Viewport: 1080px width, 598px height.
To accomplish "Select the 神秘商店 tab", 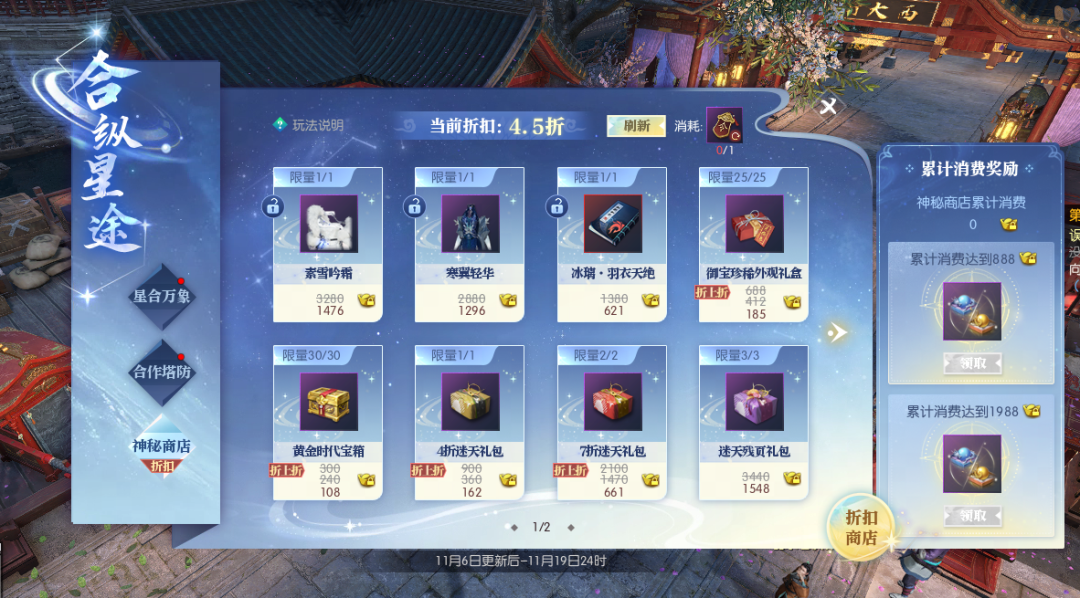I will [x=162, y=448].
